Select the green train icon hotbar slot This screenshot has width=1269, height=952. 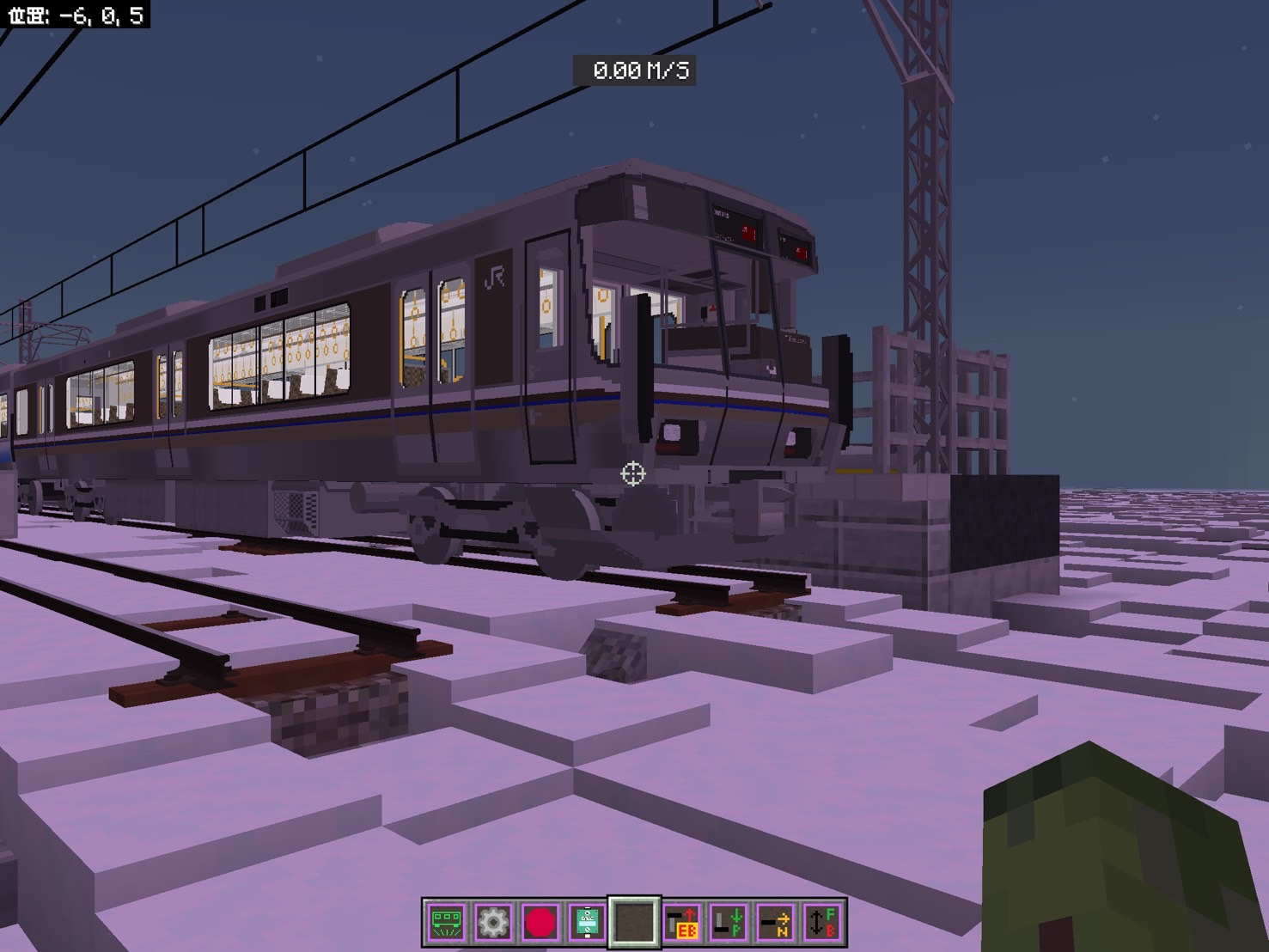(x=447, y=923)
